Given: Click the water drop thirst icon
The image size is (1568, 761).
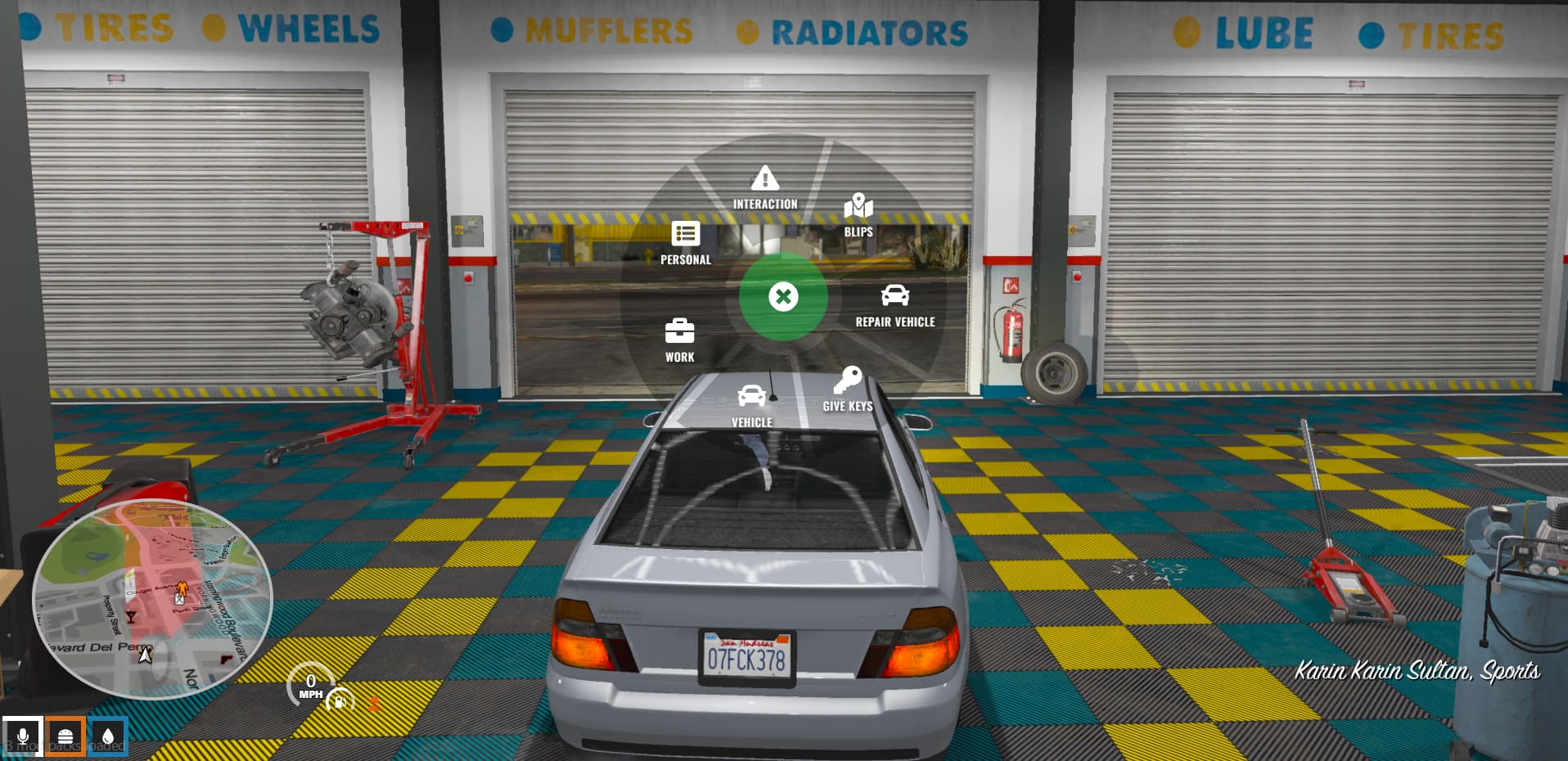Looking at the screenshot, I should [x=108, y=736].
